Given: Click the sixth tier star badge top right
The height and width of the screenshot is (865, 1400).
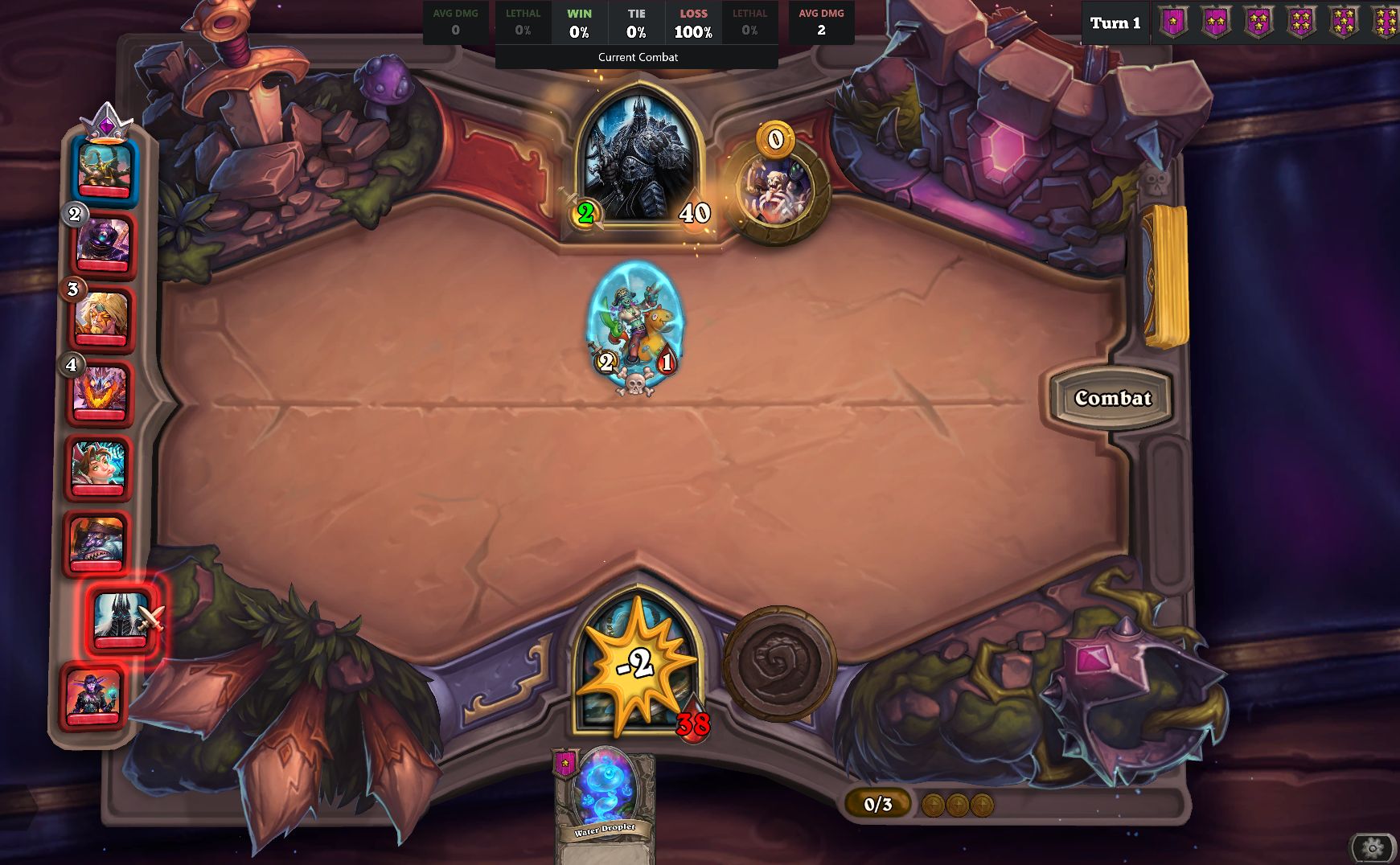Looking at the screenshot, I should [1387, 23].
